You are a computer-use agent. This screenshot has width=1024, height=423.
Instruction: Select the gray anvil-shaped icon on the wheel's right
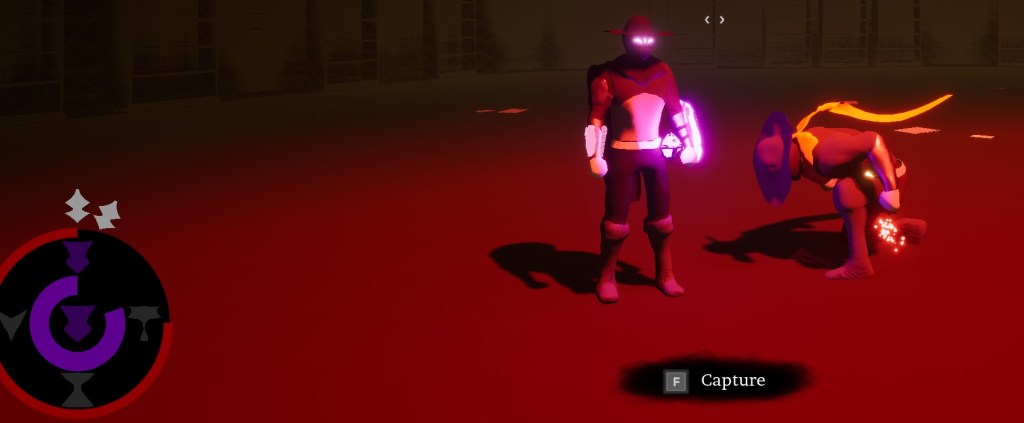[145, 321]
